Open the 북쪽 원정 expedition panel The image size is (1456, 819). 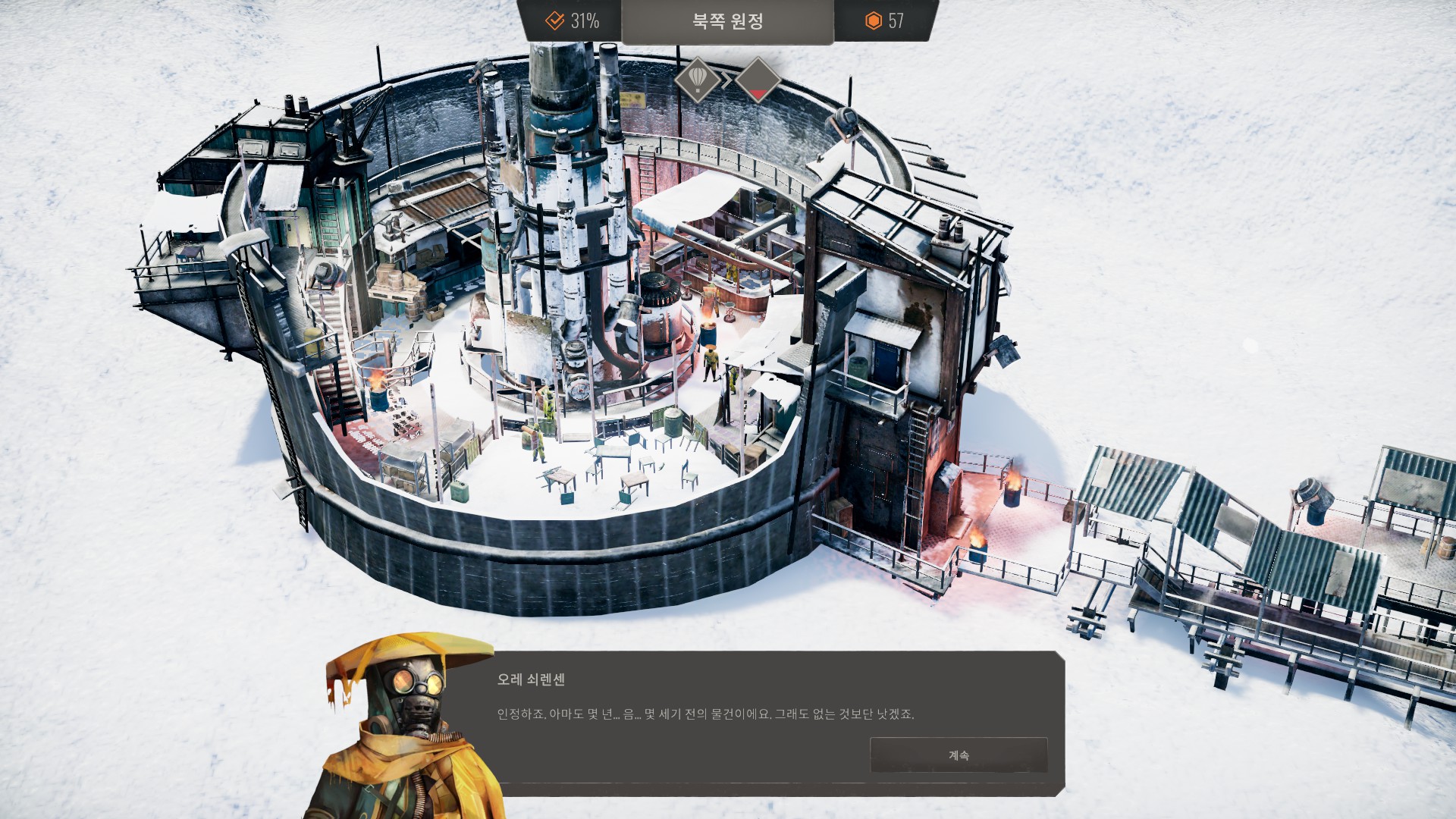(x=727, y=21)
